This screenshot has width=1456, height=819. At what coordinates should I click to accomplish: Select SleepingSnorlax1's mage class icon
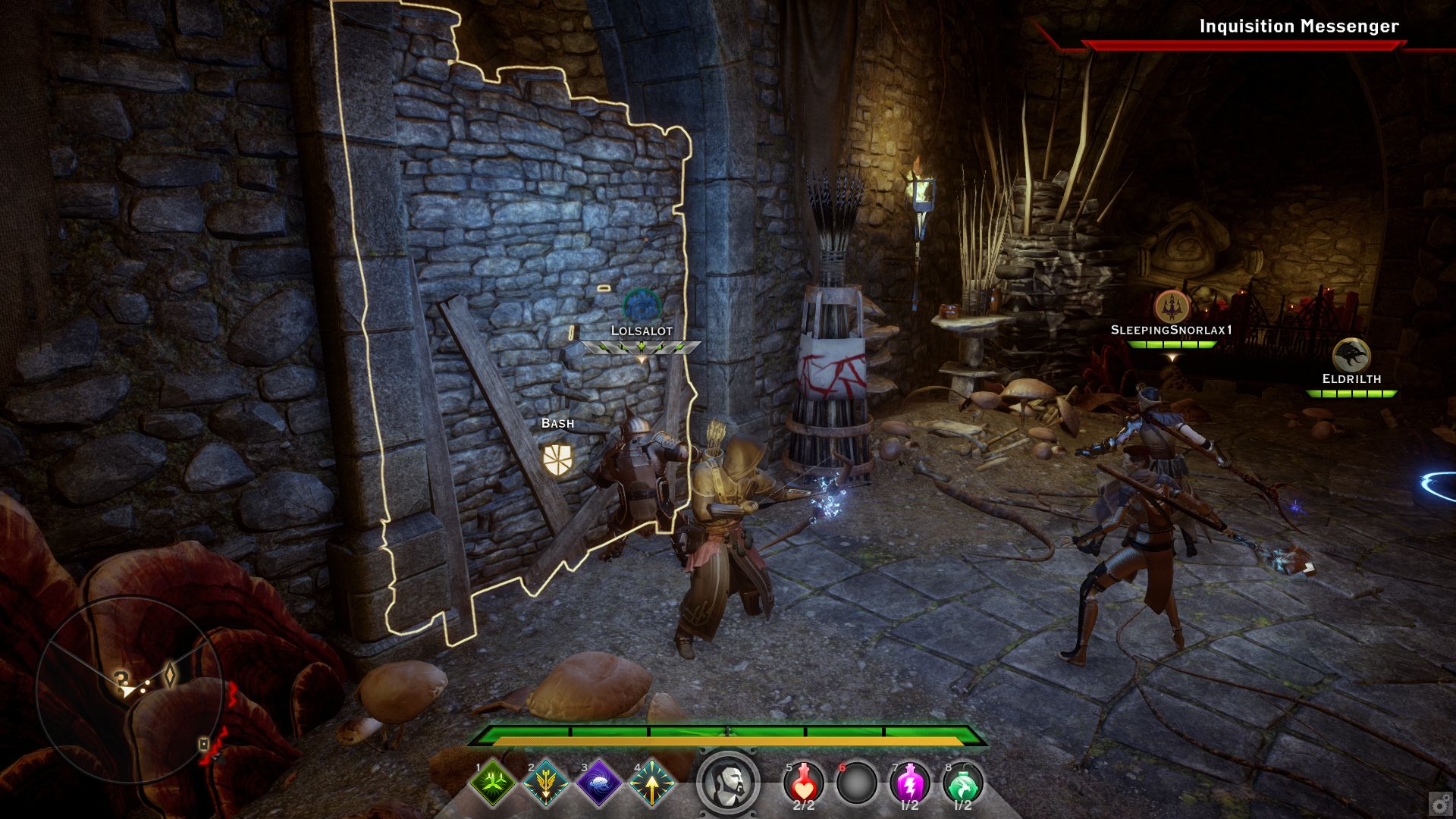[1172, 306]
